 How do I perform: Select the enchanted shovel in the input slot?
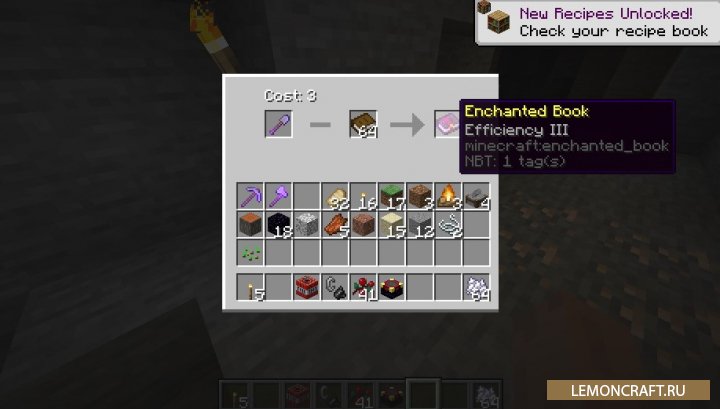(278, 124)
